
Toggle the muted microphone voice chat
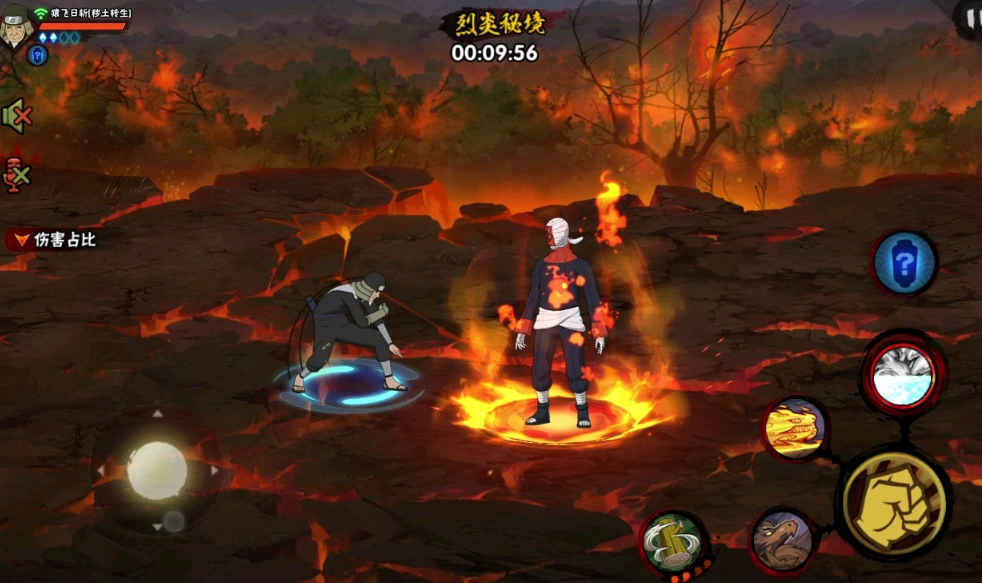pyautogui.click(x=17, y=175)
